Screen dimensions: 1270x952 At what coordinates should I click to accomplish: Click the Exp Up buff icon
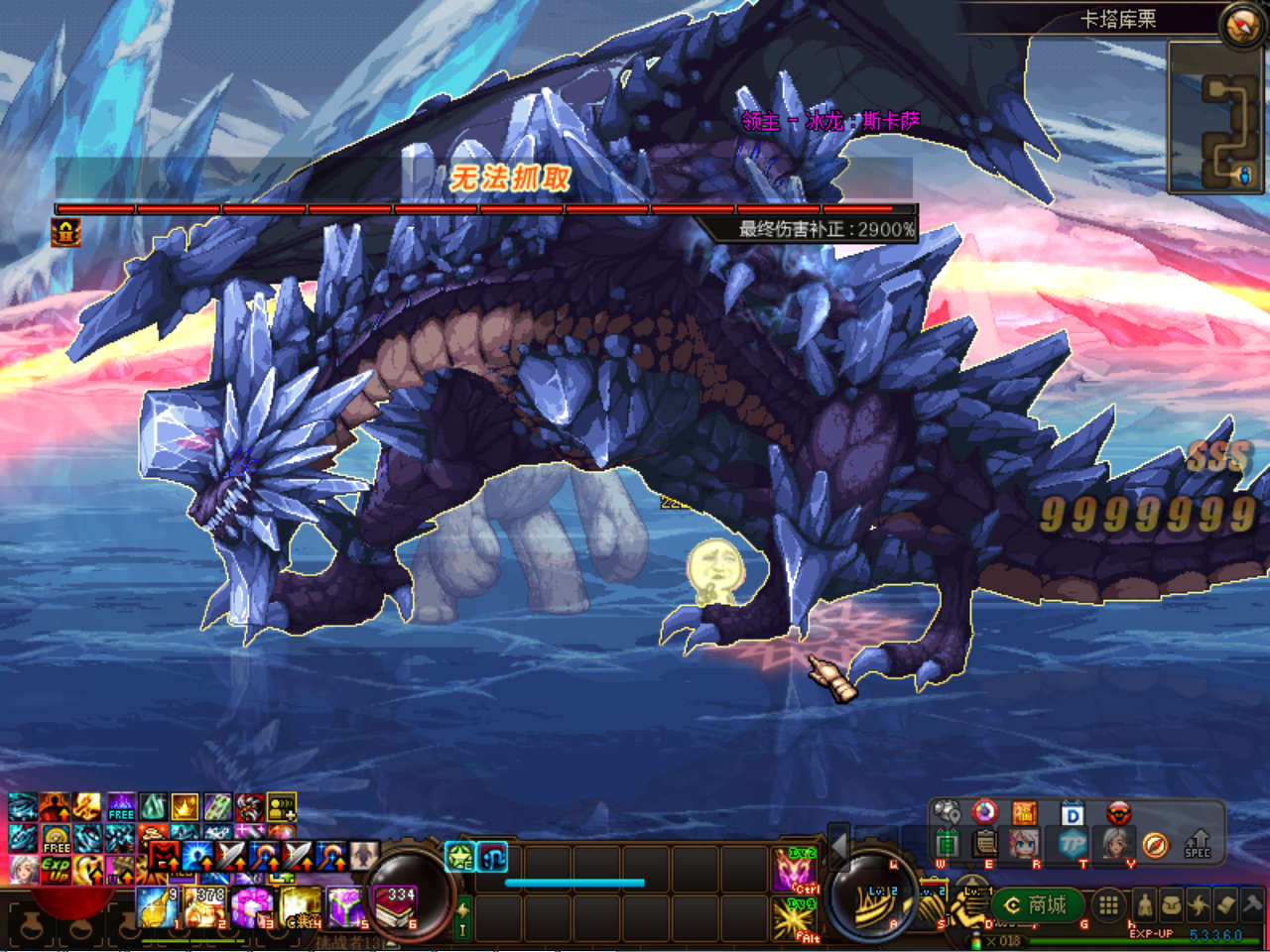point(56,870)
